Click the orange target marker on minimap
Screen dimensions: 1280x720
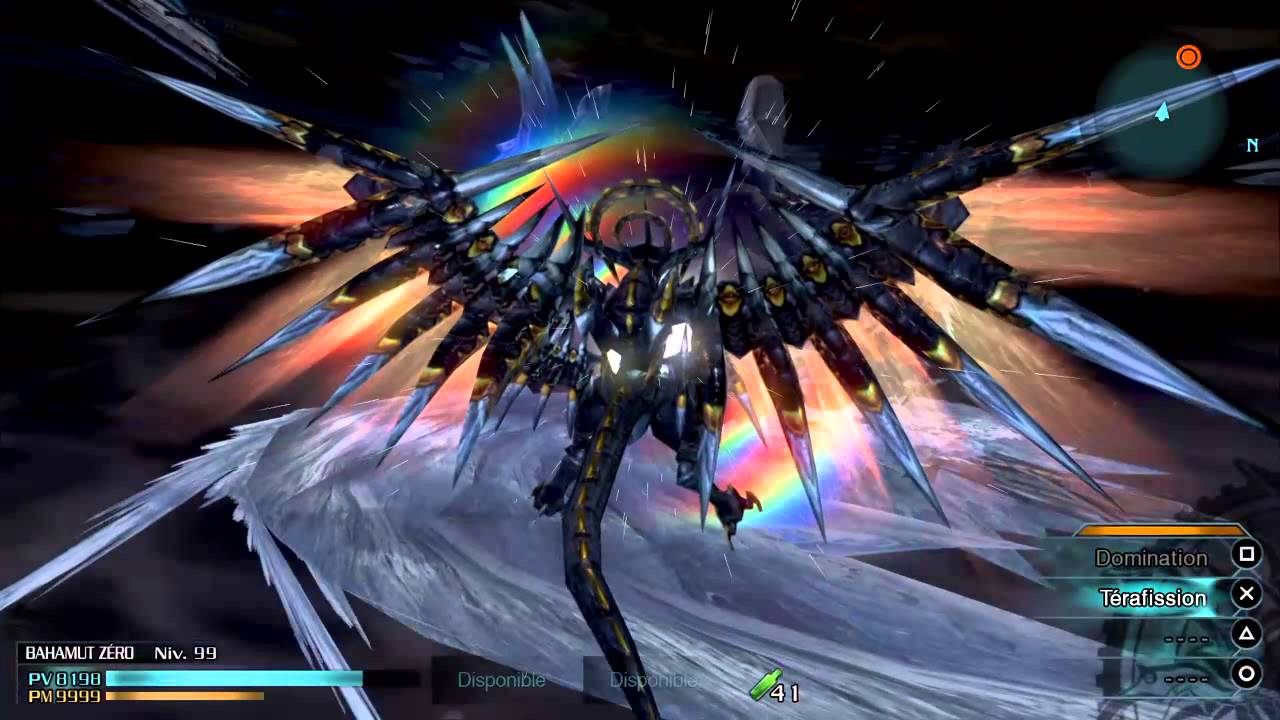pyautogui.click(x=1188, y=57)
